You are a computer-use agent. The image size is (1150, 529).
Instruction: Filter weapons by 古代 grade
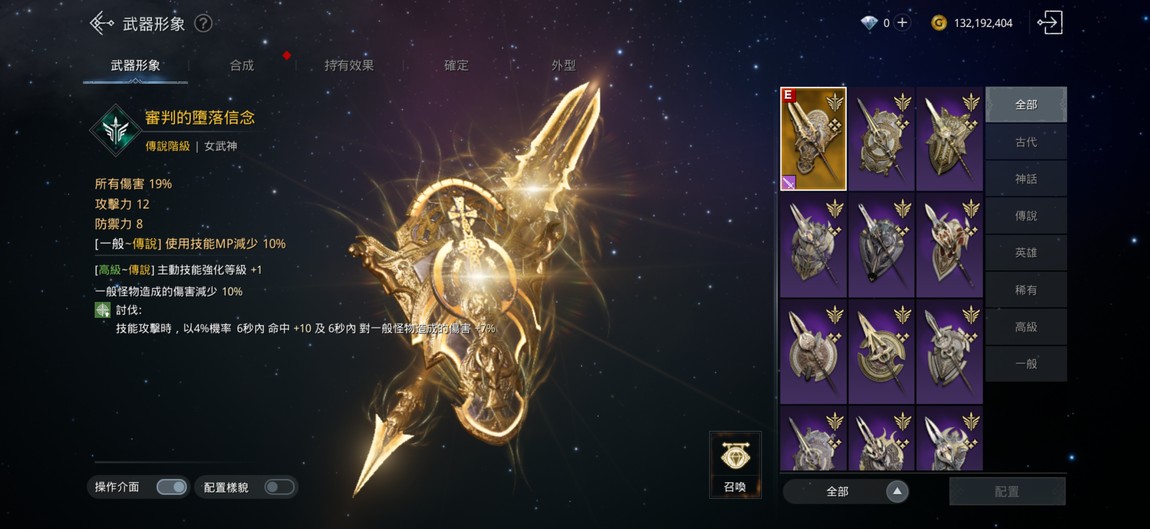[1026, 142]
